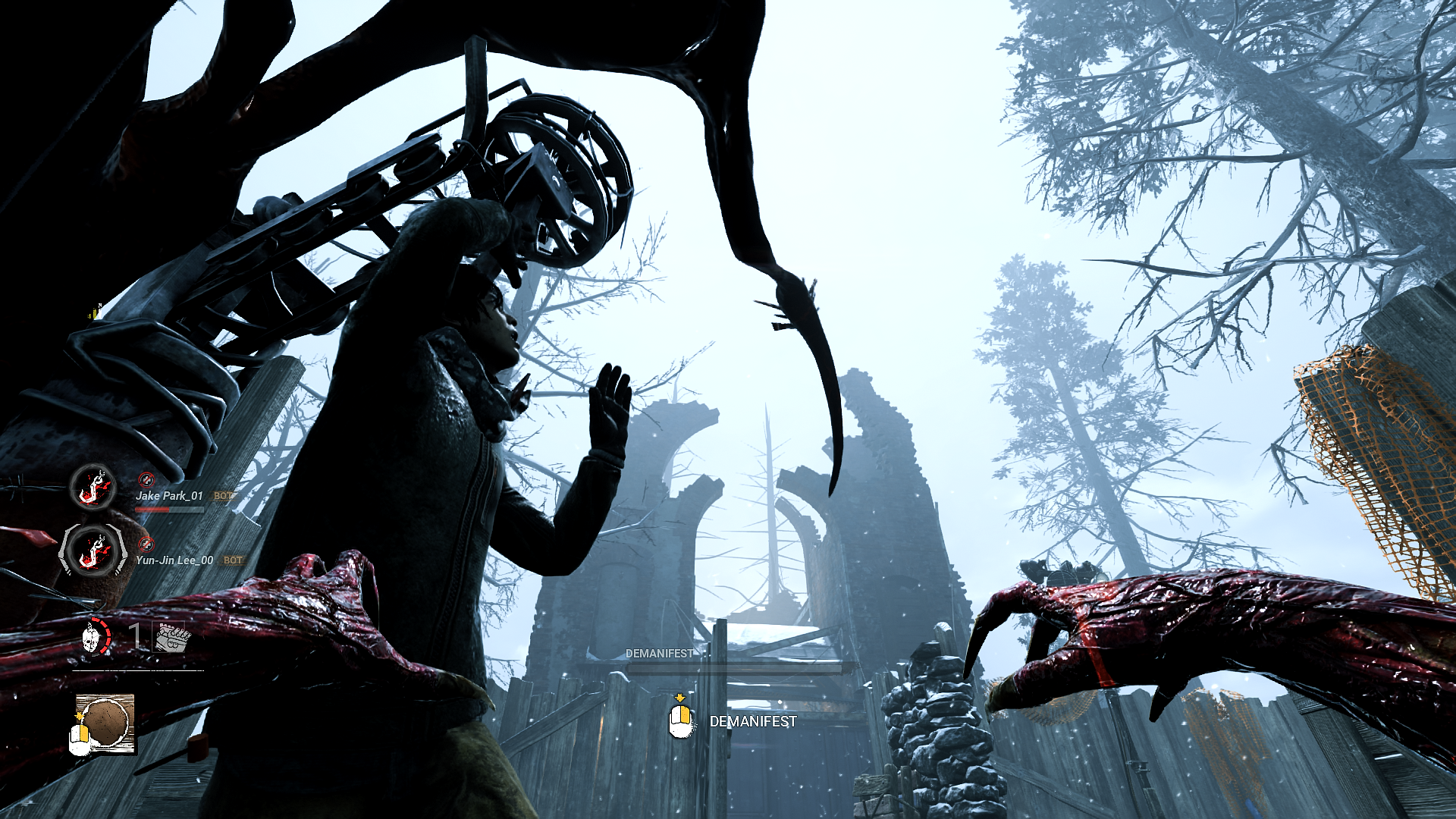1456x819 pixels.
Task: Click Yun-Jin Lee_00's player name text
Action: pyautogui.click(x=175, y=560)
